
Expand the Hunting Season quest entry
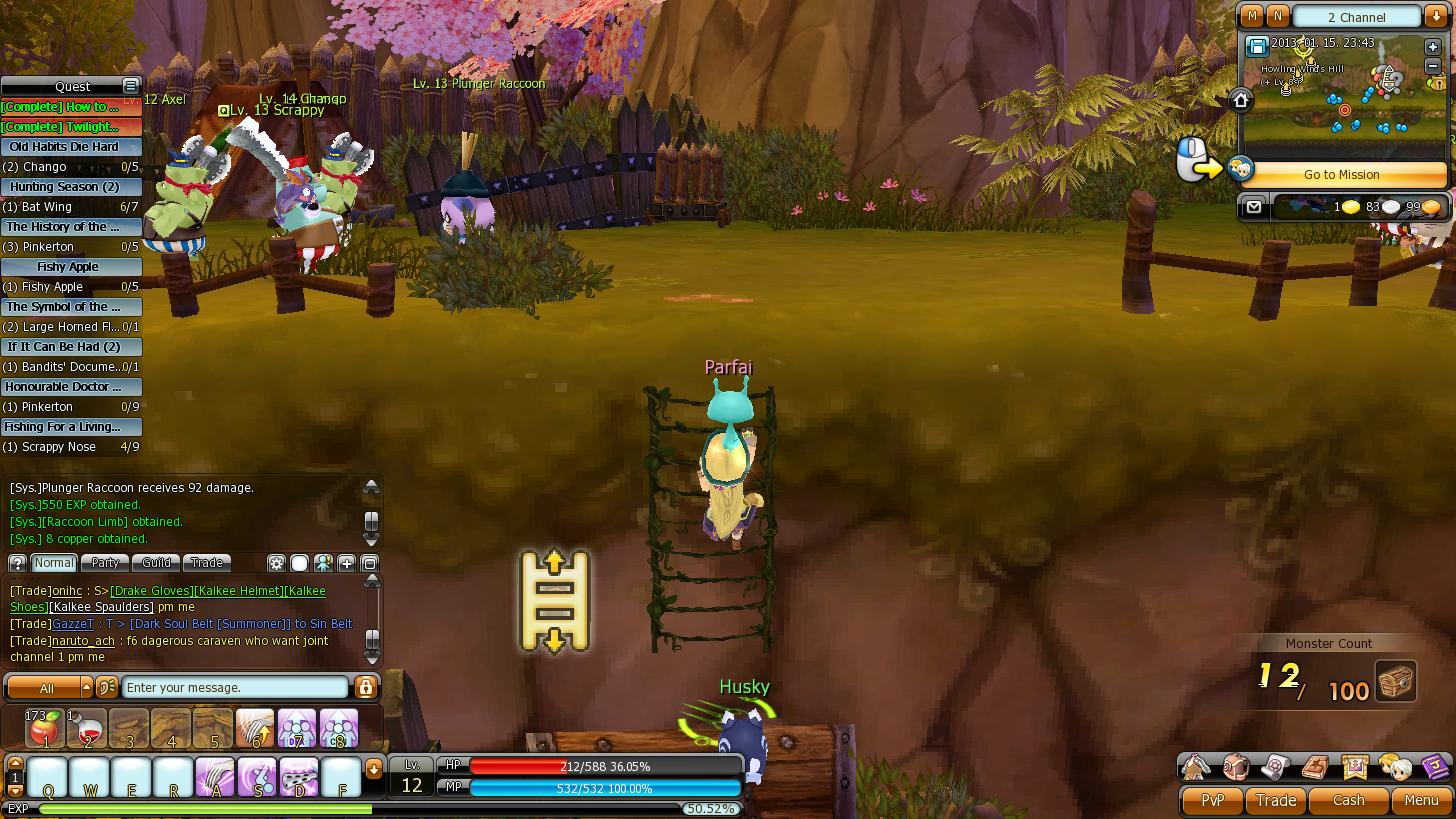pyautogui.click(x=70, y=187)
